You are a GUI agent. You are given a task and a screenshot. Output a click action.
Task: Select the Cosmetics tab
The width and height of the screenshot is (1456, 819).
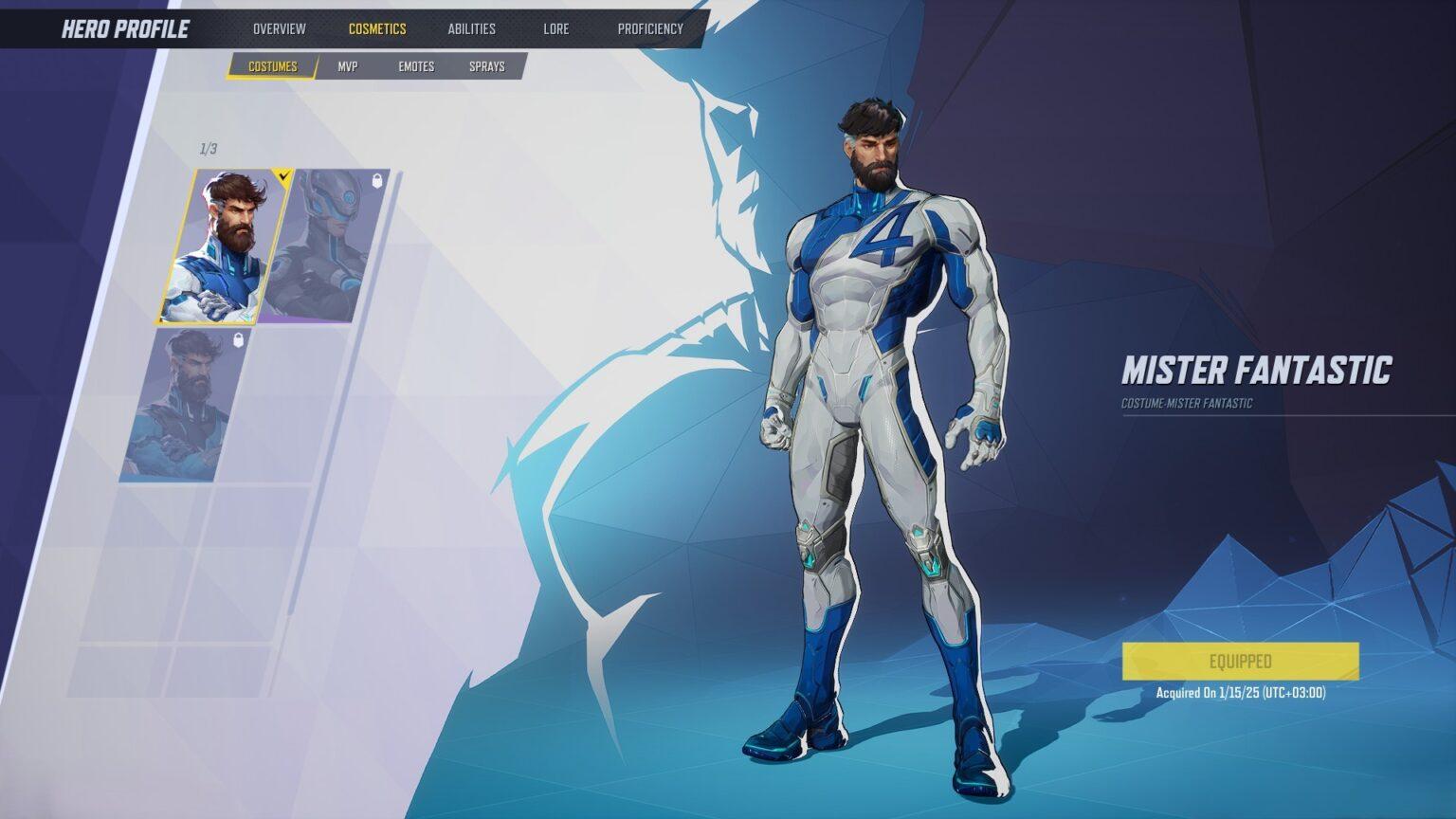[x=377, y=28]
